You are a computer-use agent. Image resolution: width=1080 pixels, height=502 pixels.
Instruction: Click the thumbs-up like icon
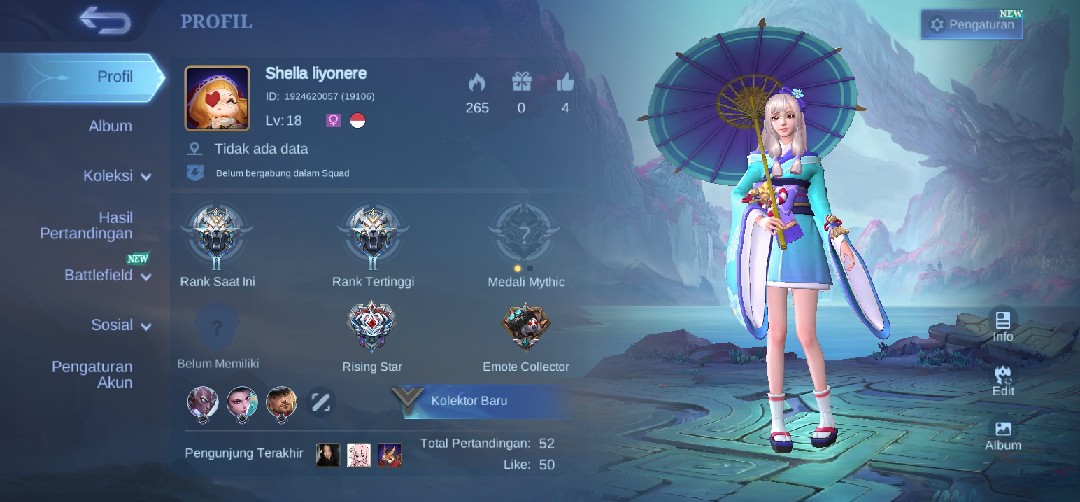(x=565, y=82)
